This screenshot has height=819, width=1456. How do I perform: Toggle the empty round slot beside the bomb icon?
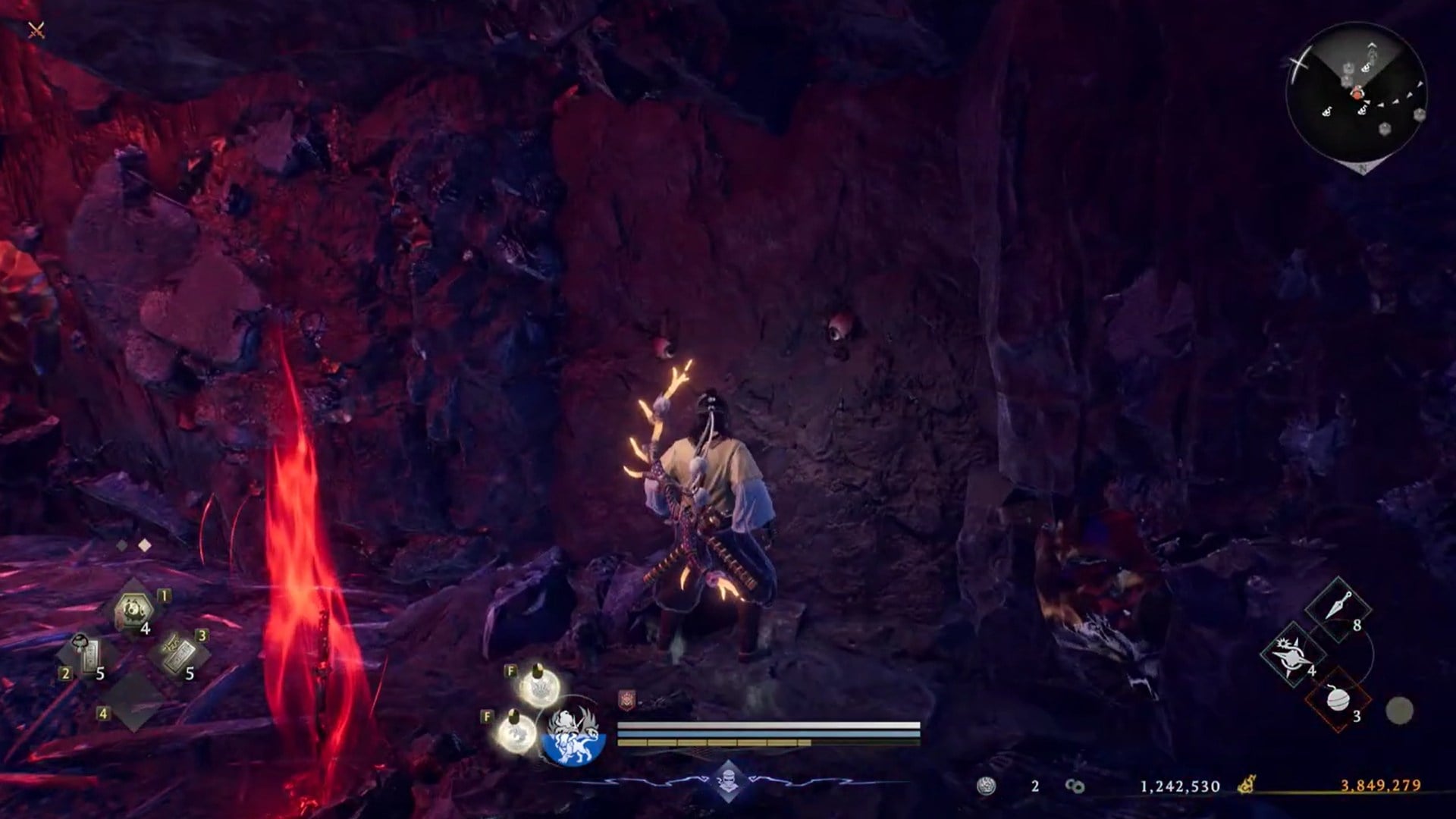coord(1398,710)
